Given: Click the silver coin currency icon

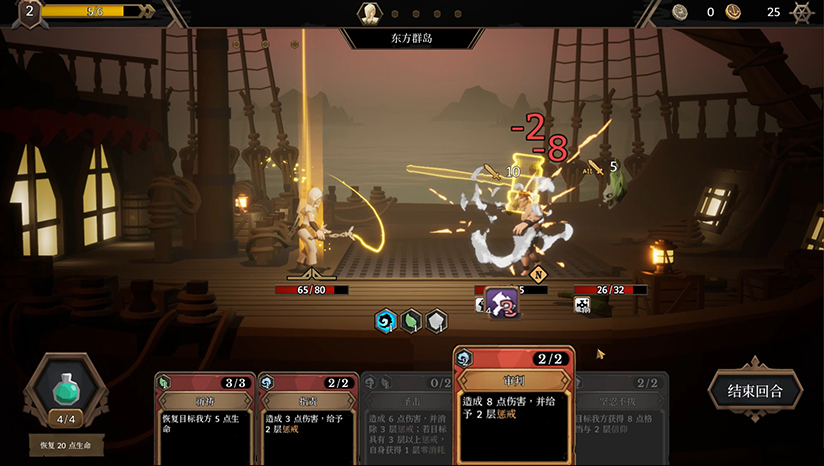Looking at the screenshot, I should coord(680,12).
